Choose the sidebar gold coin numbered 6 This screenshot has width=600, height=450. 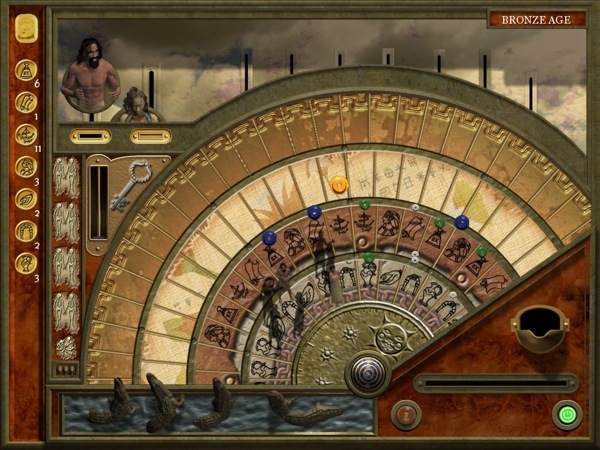(x=26, y=70)
